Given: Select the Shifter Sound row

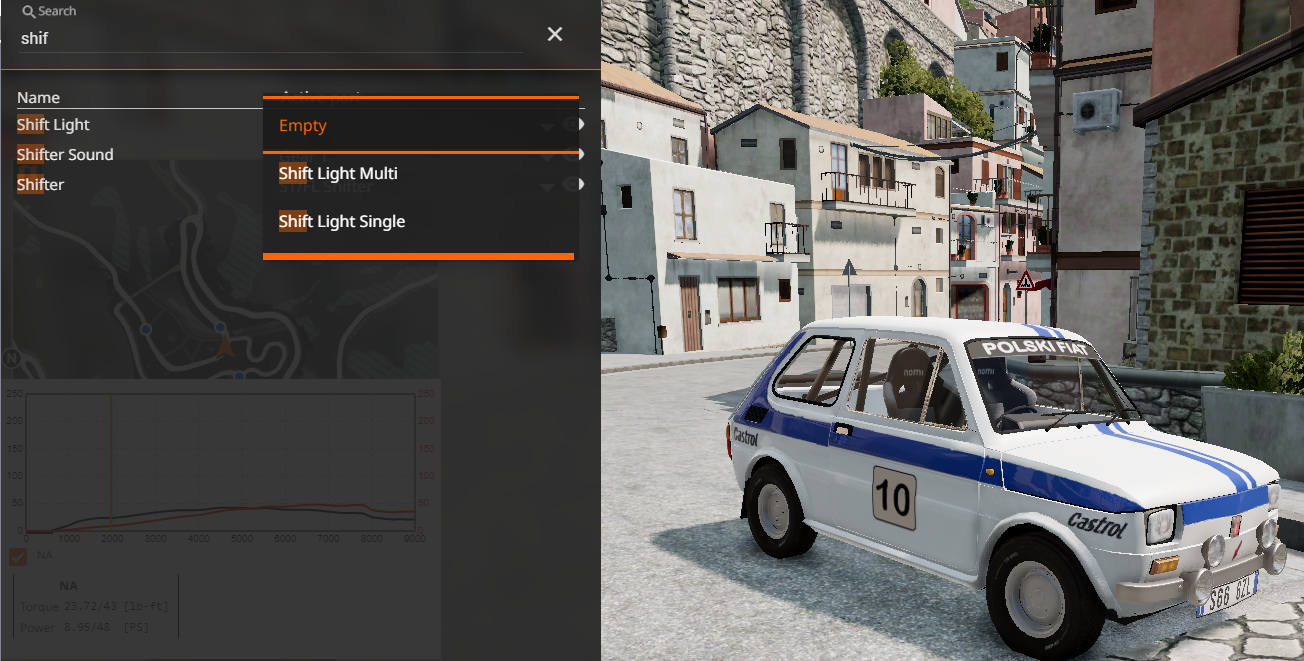Looking at the screenshot, I should 65,155.
